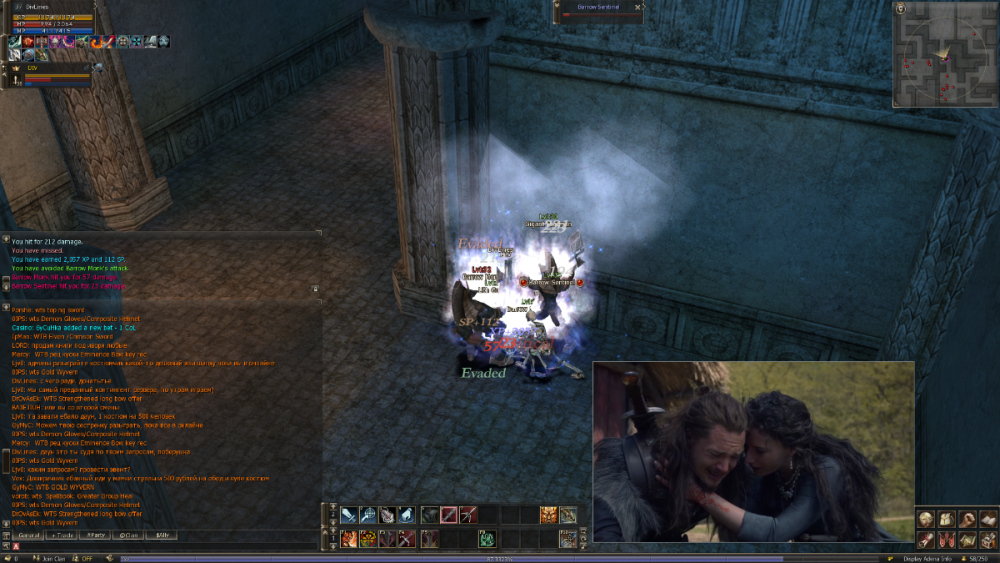This screenshot has width=1000, height=563.
Task: Switch to the Clan chat tab
Action: pos(128,535)
